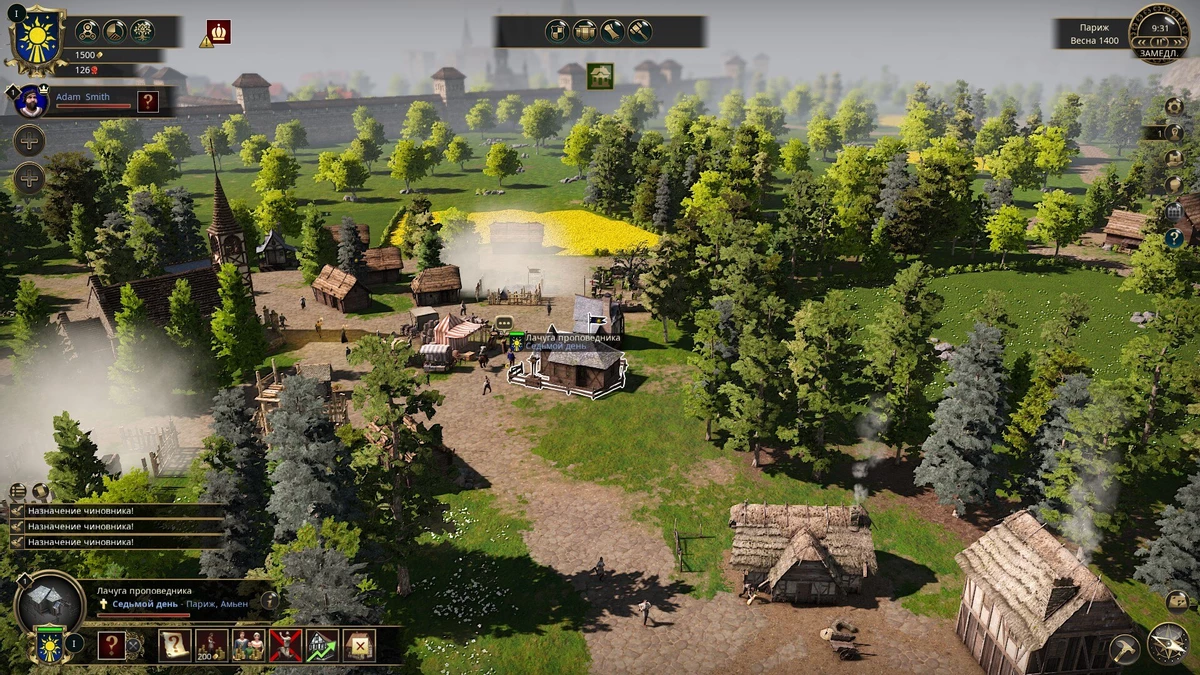Choose the demolish building action icon
The image size is (1200, 675).
(x=359, y=646)
